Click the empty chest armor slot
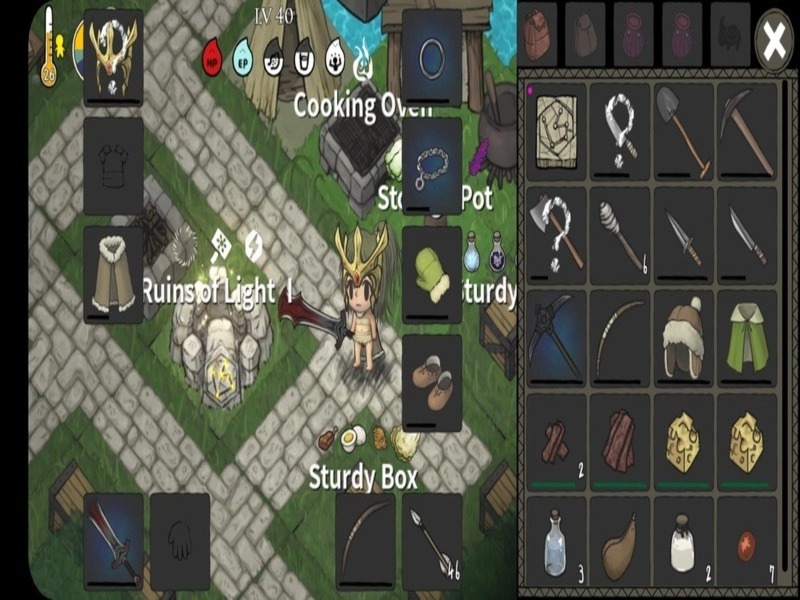 click(x=113, y=165)
